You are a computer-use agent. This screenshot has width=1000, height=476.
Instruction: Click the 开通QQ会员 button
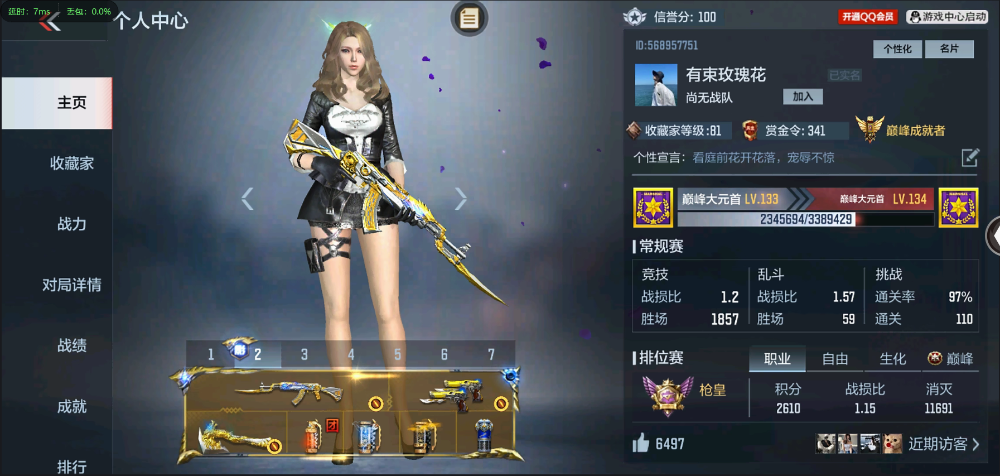pos(868,17)
